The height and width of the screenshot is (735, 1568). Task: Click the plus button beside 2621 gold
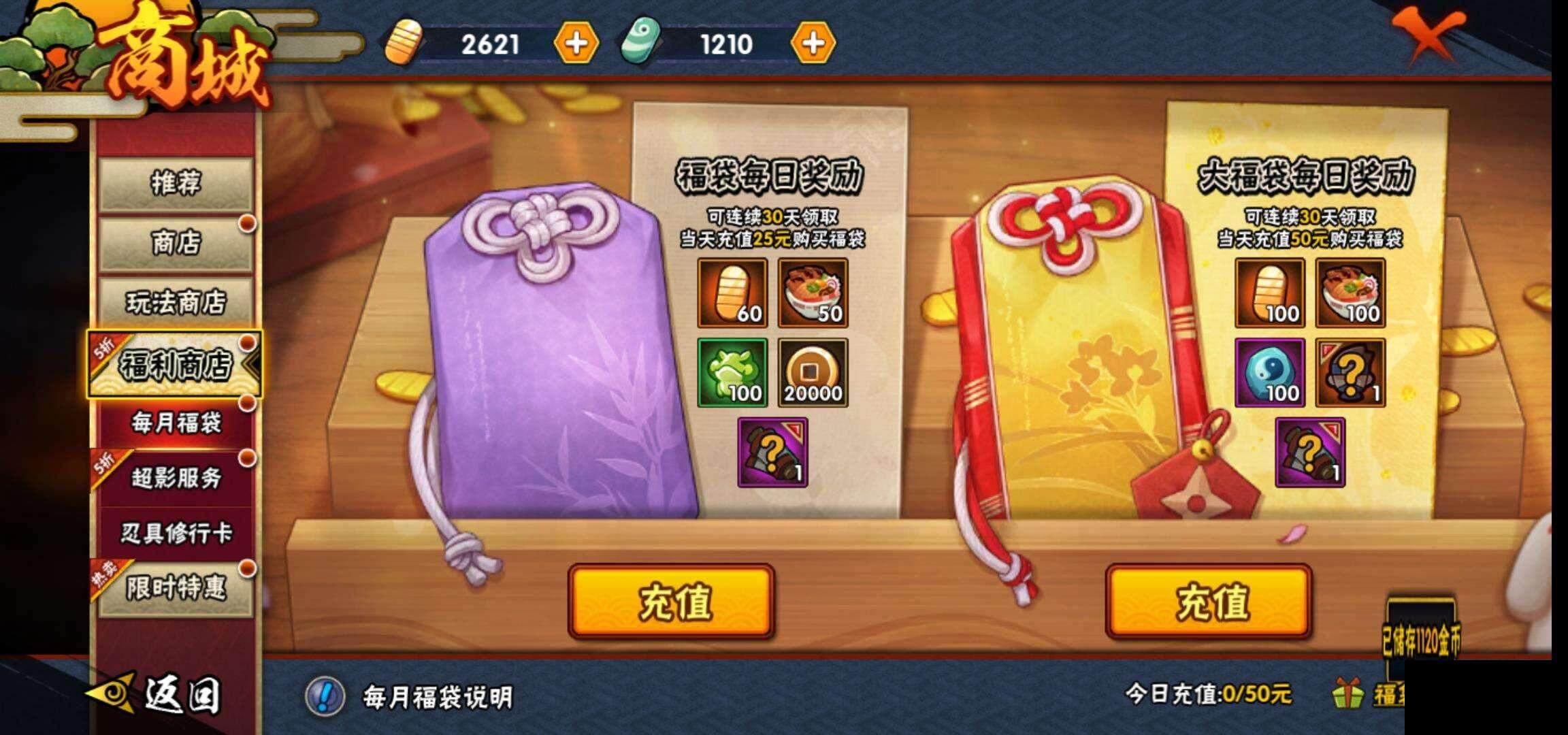576,45
